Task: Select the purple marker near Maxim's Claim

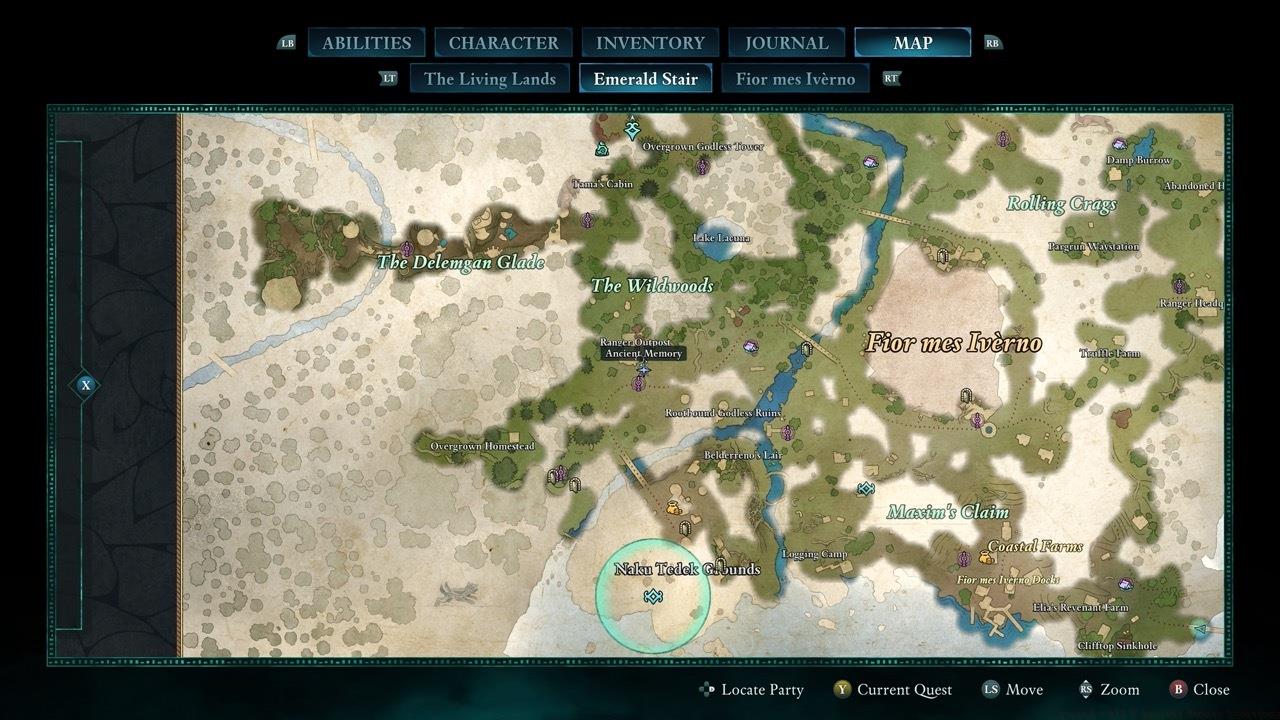Action: [x=963, y=558]
